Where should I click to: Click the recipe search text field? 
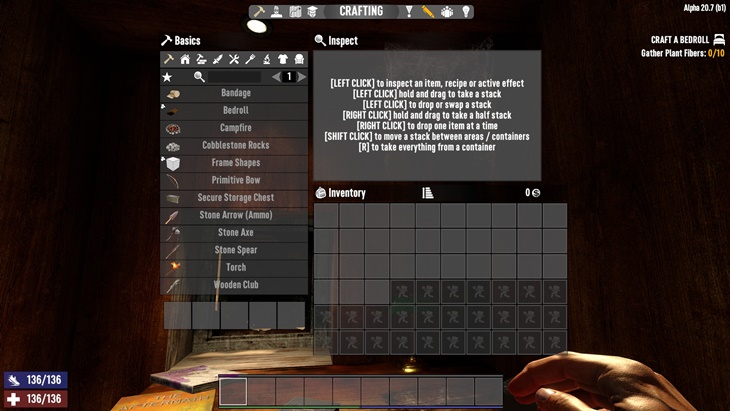(235, 76)
